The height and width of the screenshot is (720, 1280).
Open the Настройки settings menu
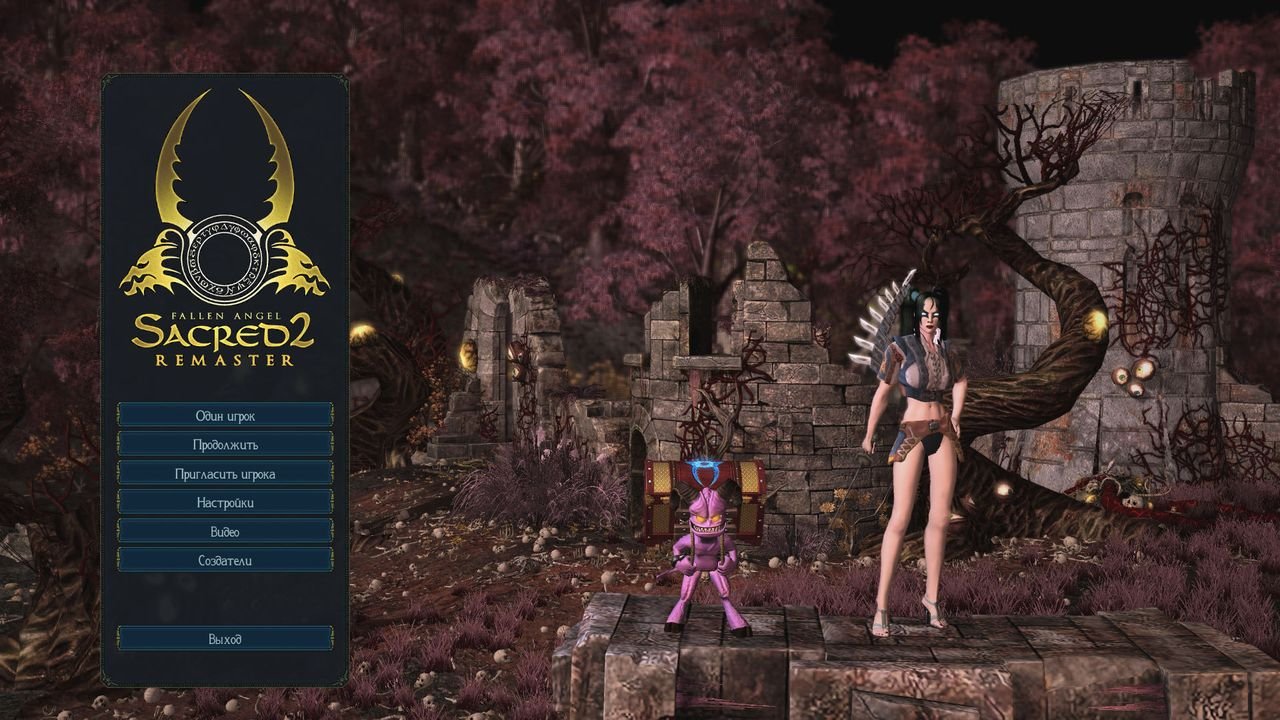[x=225, y=502]
